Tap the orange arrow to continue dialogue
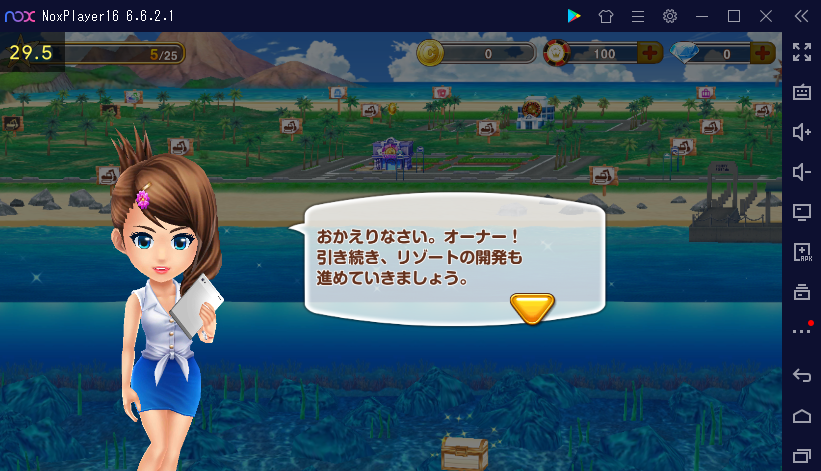821x471 pixels. [532, 308]
